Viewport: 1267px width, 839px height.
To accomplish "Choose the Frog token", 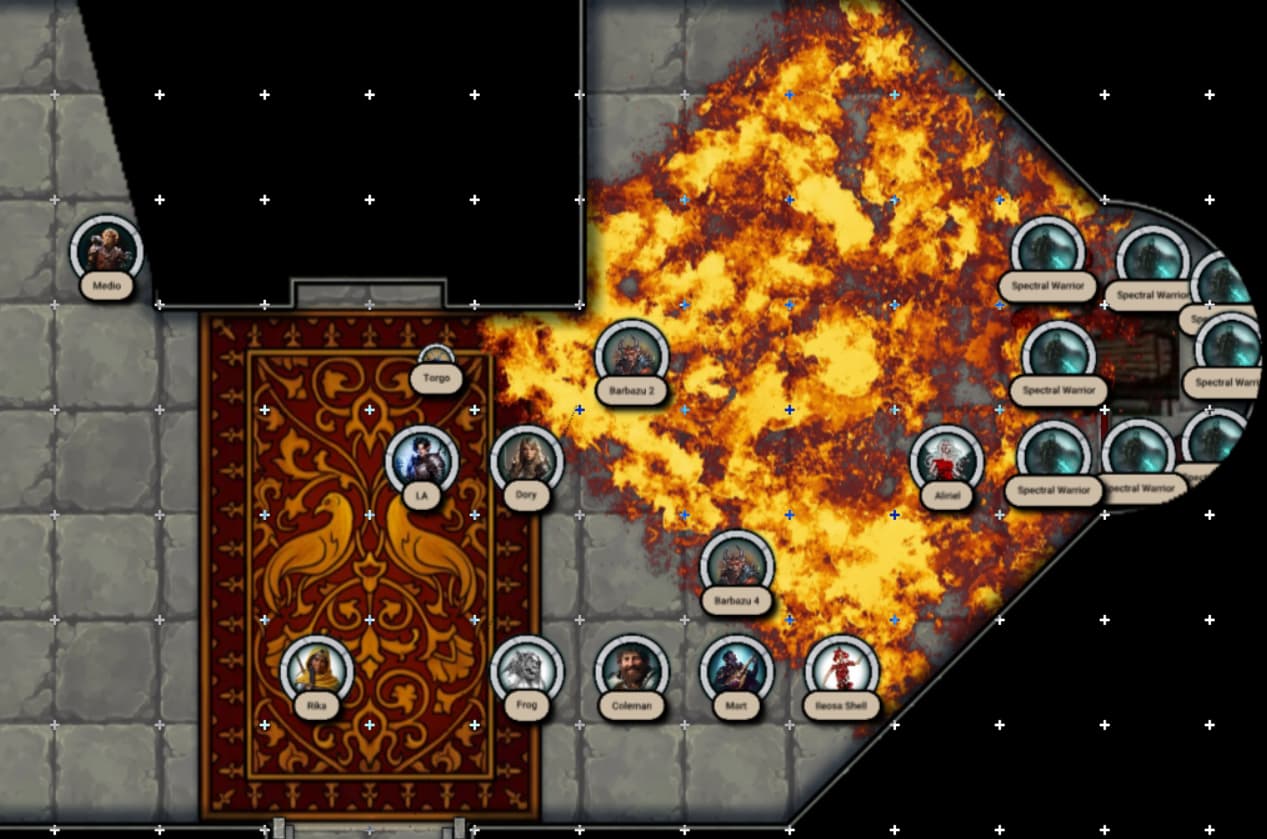I will 527,671.
